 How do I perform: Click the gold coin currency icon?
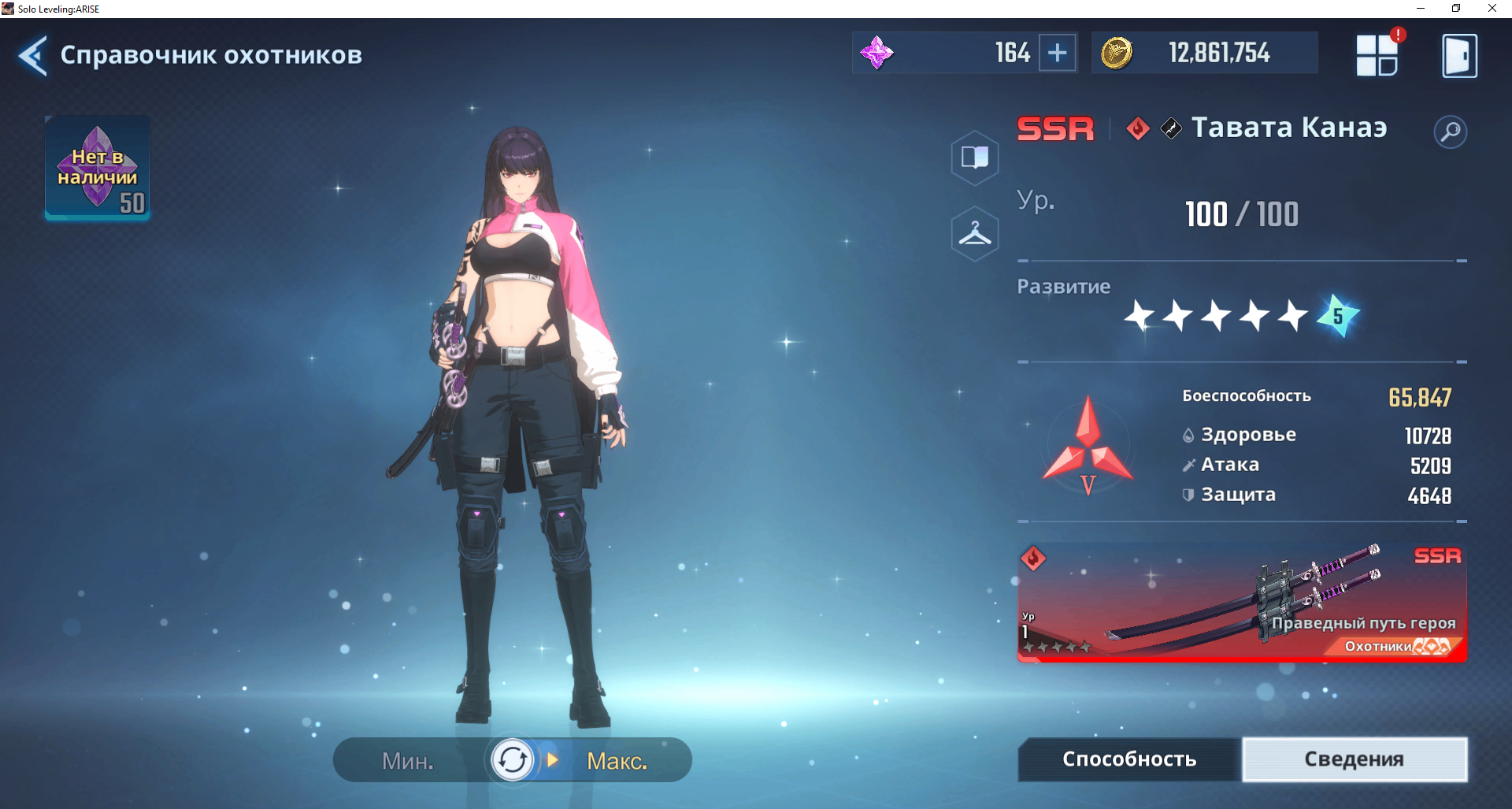1116,54
